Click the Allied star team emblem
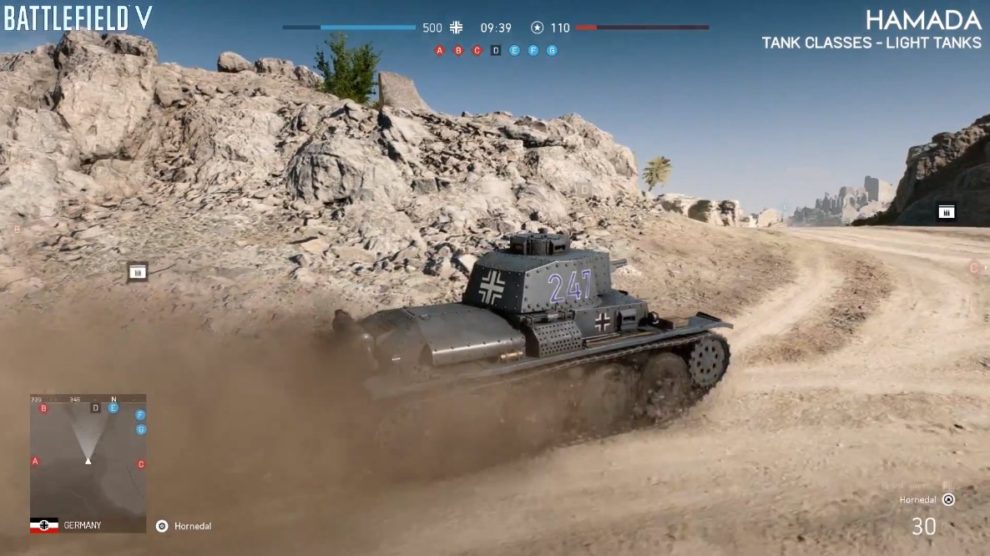990x556 pixels. click(x=537, y=28)
